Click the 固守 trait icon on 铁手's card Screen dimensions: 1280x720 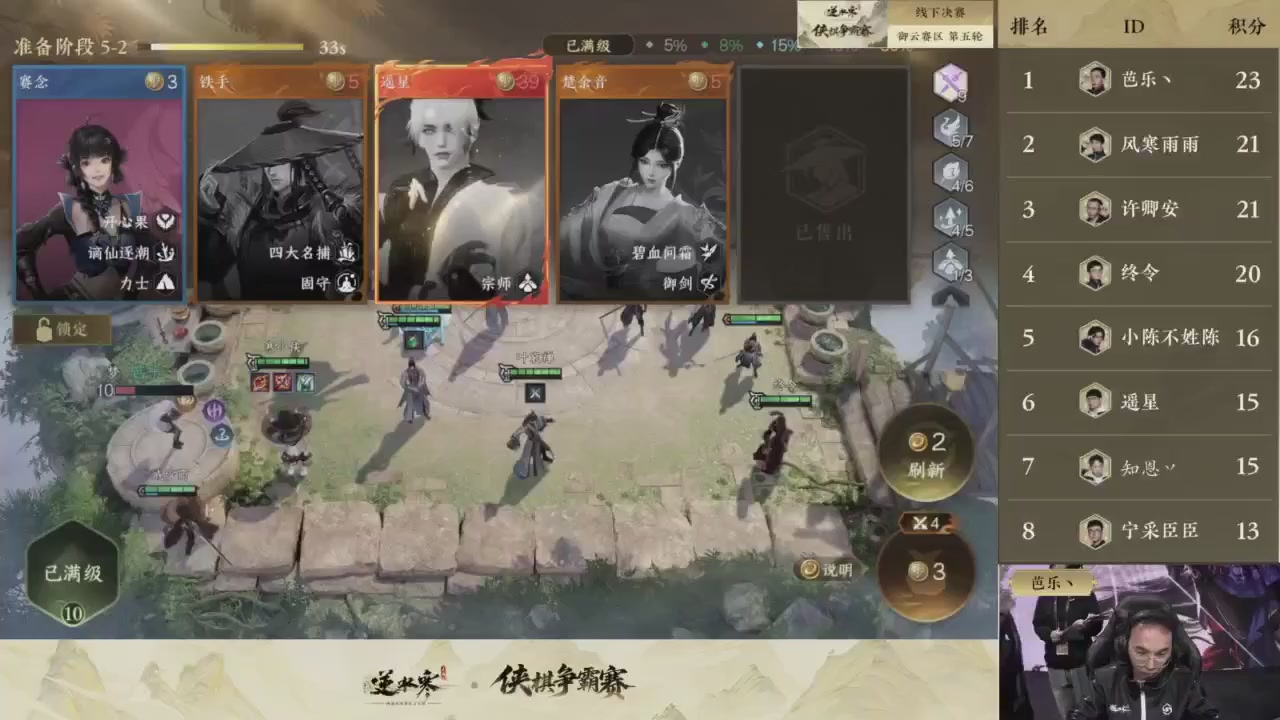[x=346, y=283]
